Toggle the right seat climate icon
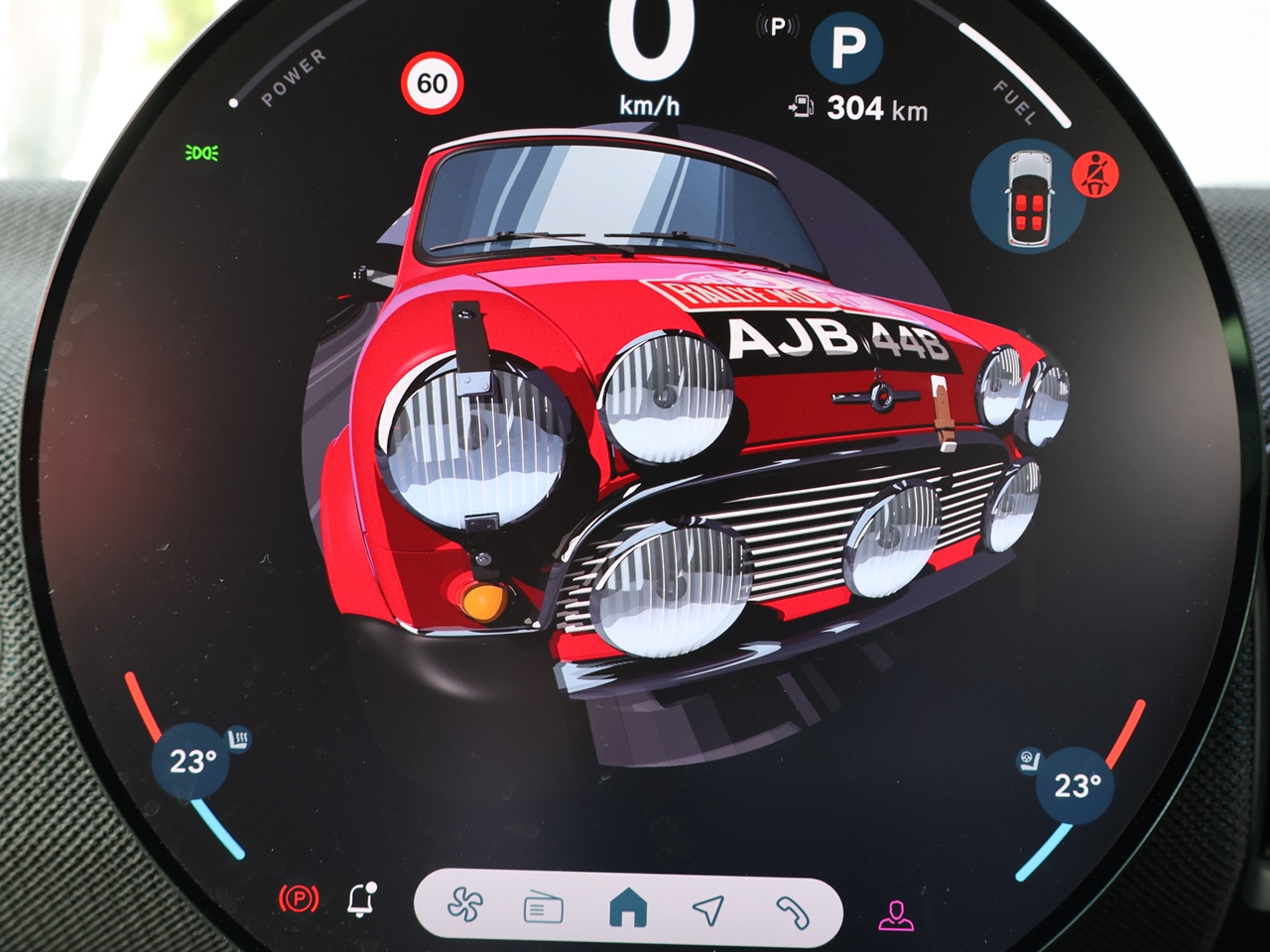Image resolution: width=1270 pixels, height=952 pixels. coord(1029,761)
